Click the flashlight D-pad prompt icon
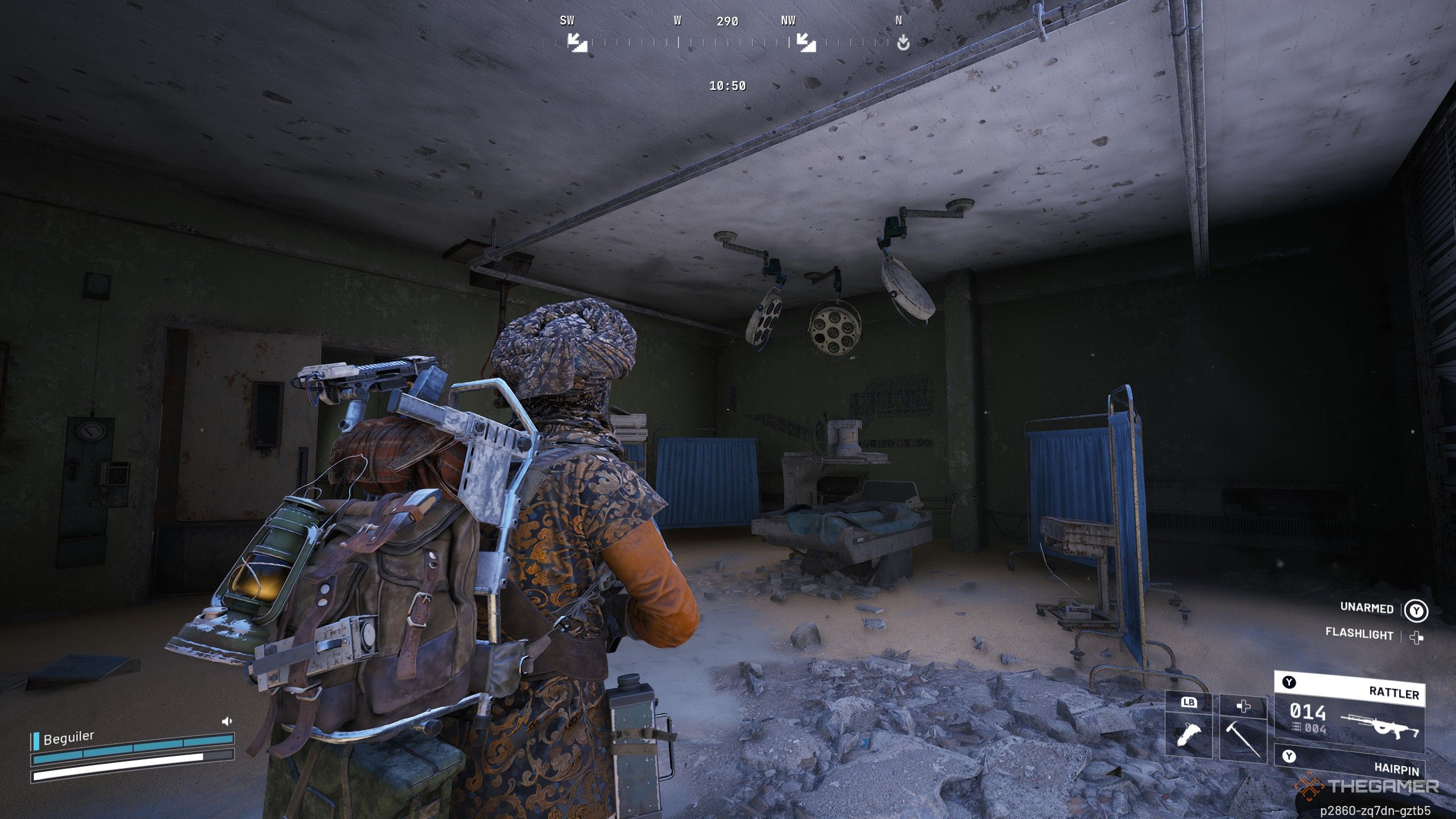This screenshot has height=819, width=1456. [1417, 638]
